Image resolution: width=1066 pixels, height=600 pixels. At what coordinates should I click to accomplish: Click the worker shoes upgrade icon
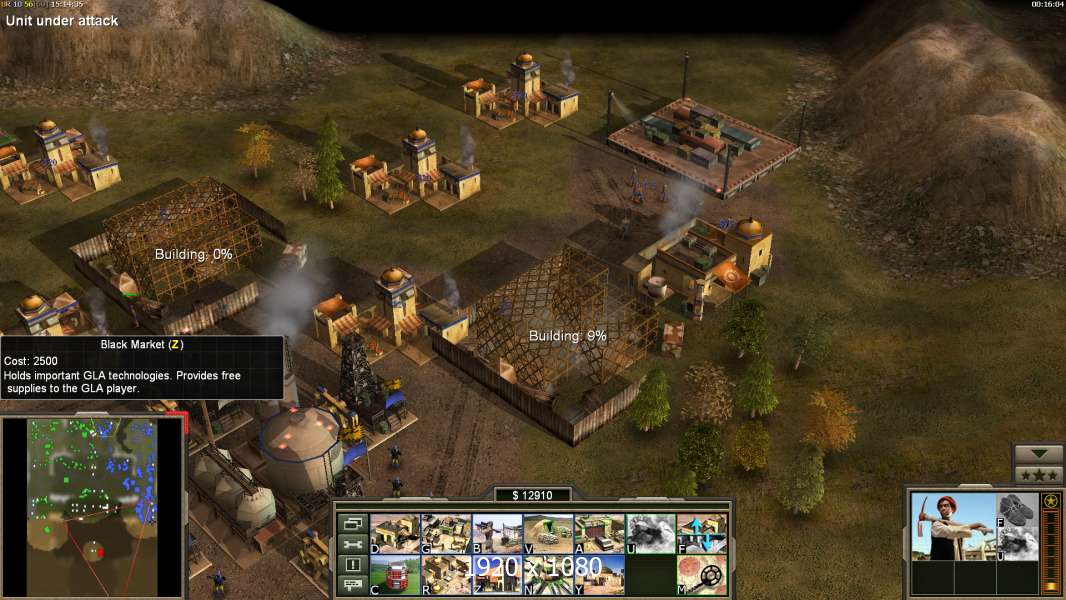pyautogui.click(x=1017, y=510)
